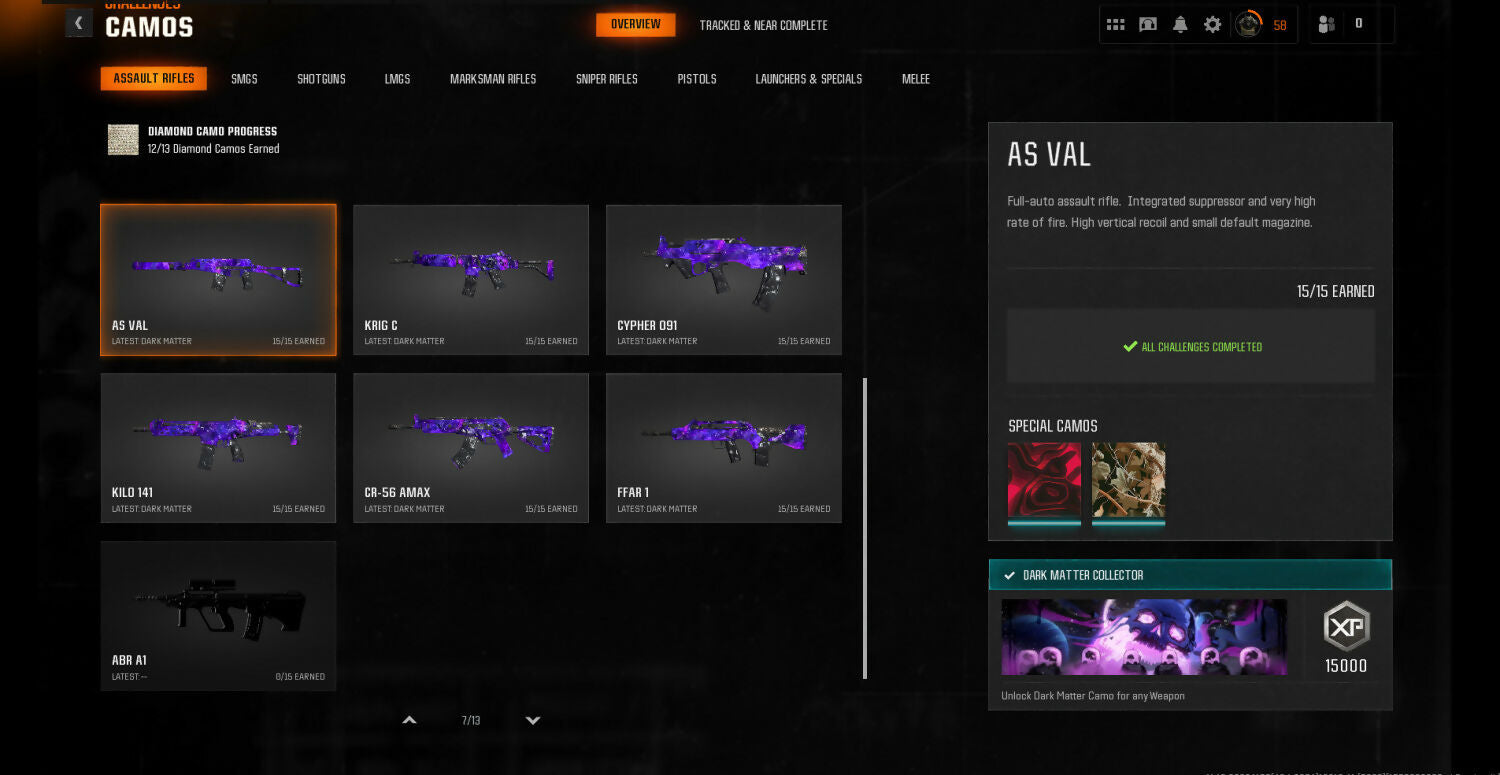Open the ABR A1 weapon tile
The height and width of the screenshot is (775, 1500).
click(218, 615)
